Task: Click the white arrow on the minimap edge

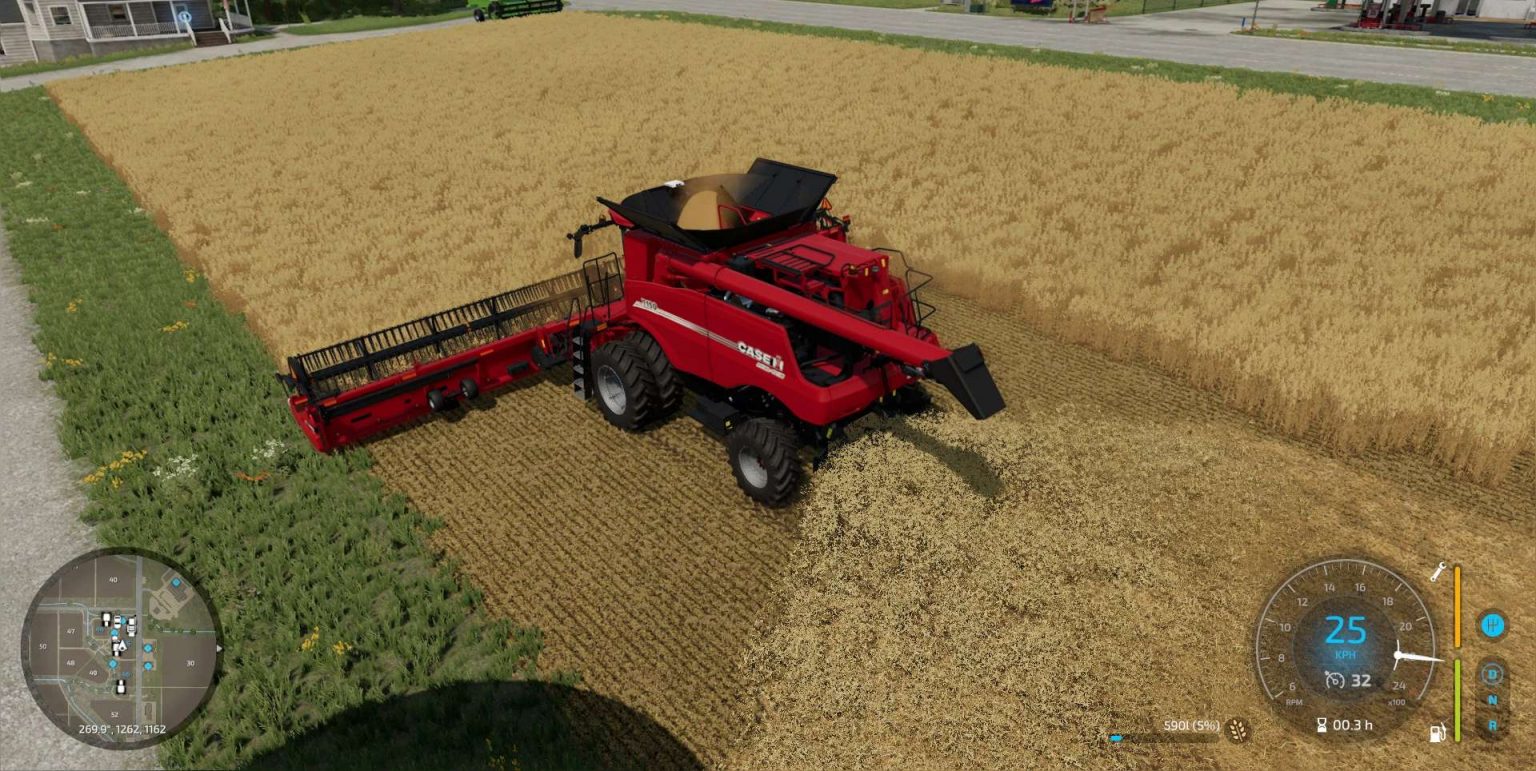Action: tap(219, 648)
